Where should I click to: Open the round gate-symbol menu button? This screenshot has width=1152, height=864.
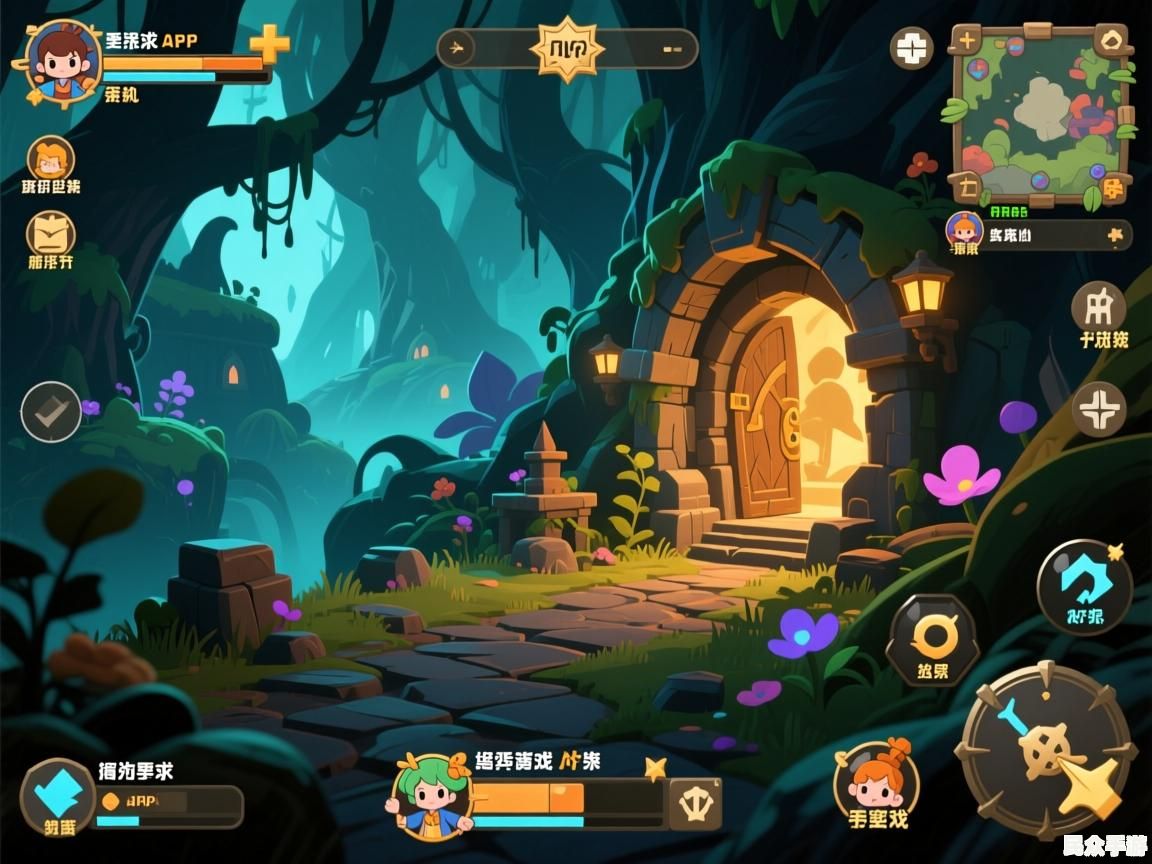pyautogui.click(x=1098, y=306)
